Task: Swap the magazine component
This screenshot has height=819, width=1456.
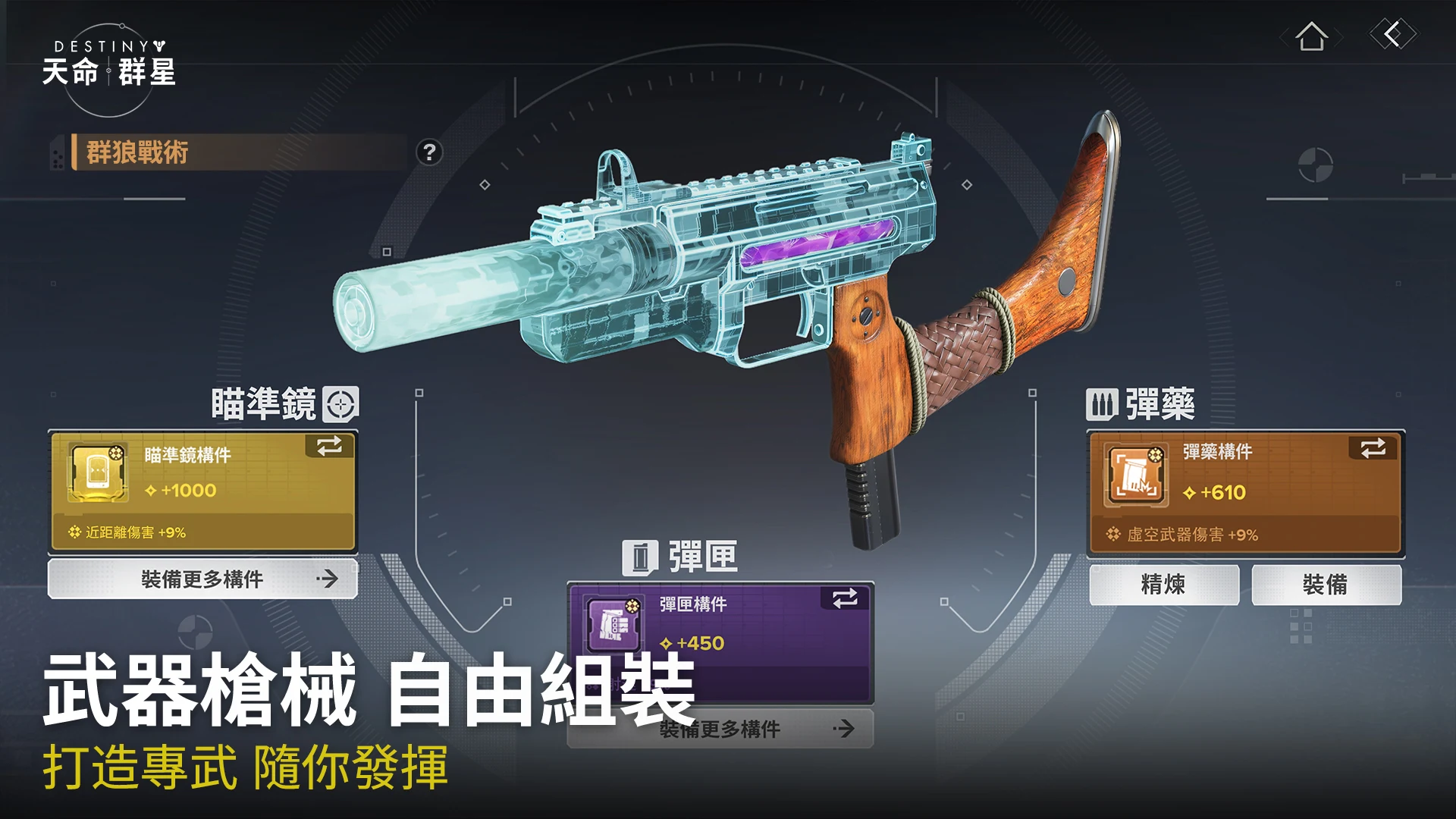Action: pyautogui.click(x=845, y=598)
